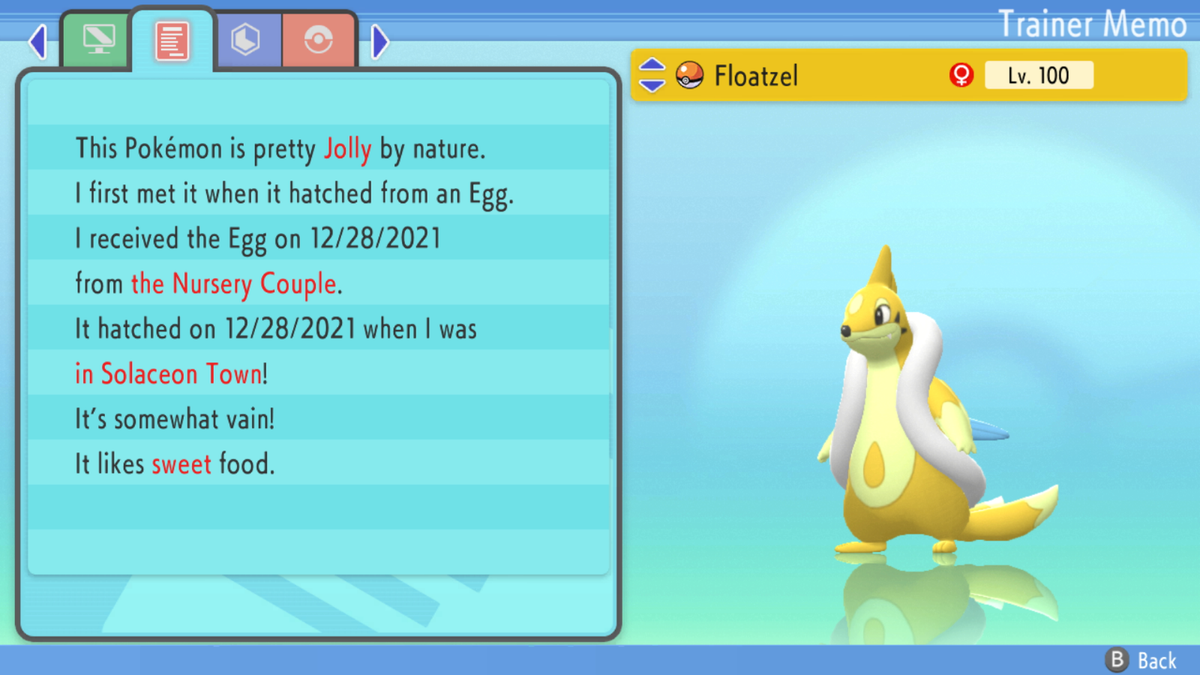Select the red Trainer Memo tab
The height and width of the screenshot is (675, 1200).
click(172, 41)
